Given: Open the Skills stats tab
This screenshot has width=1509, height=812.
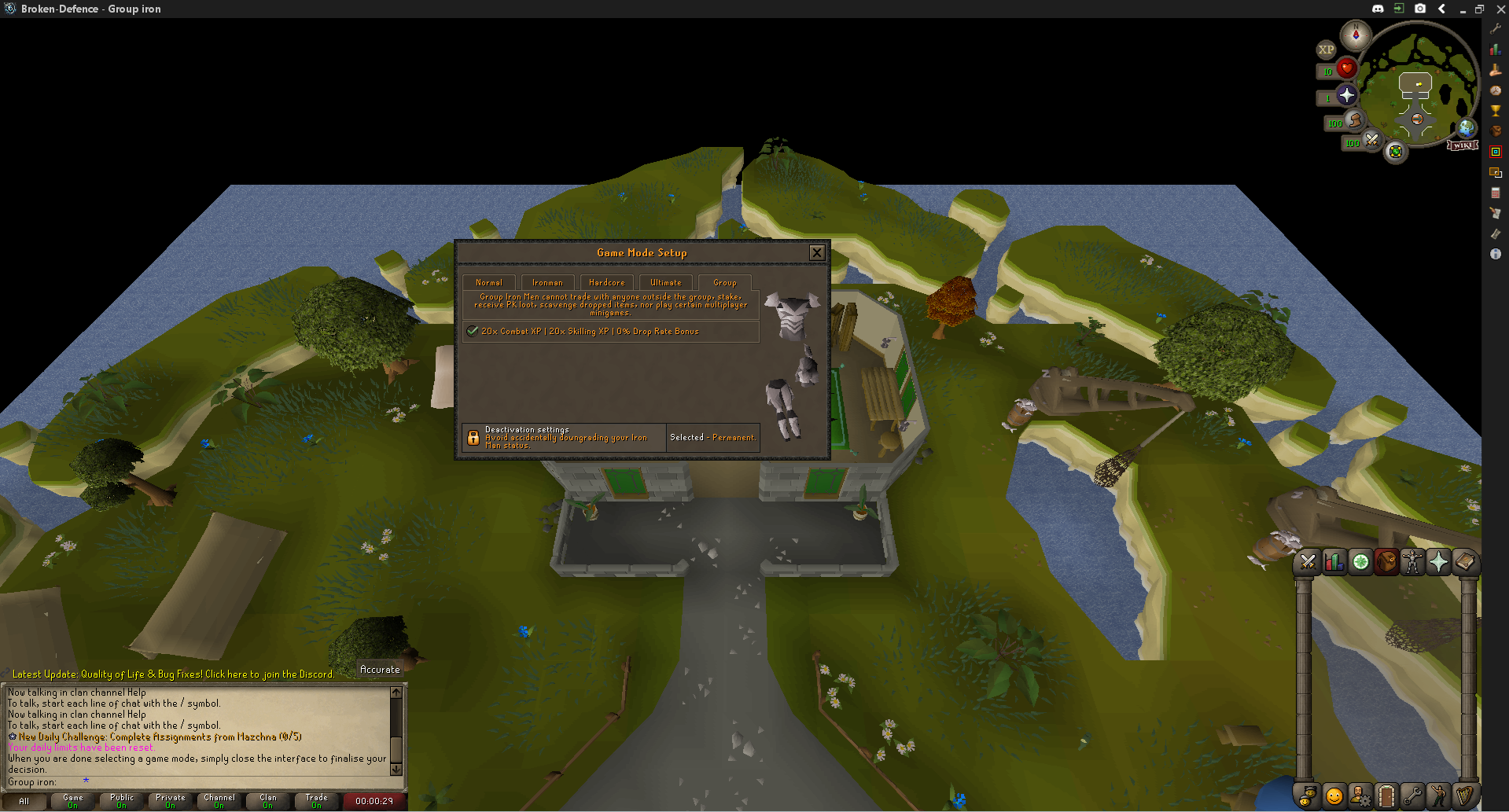Looking at the screenshot, I should [x=1334, y=562].
